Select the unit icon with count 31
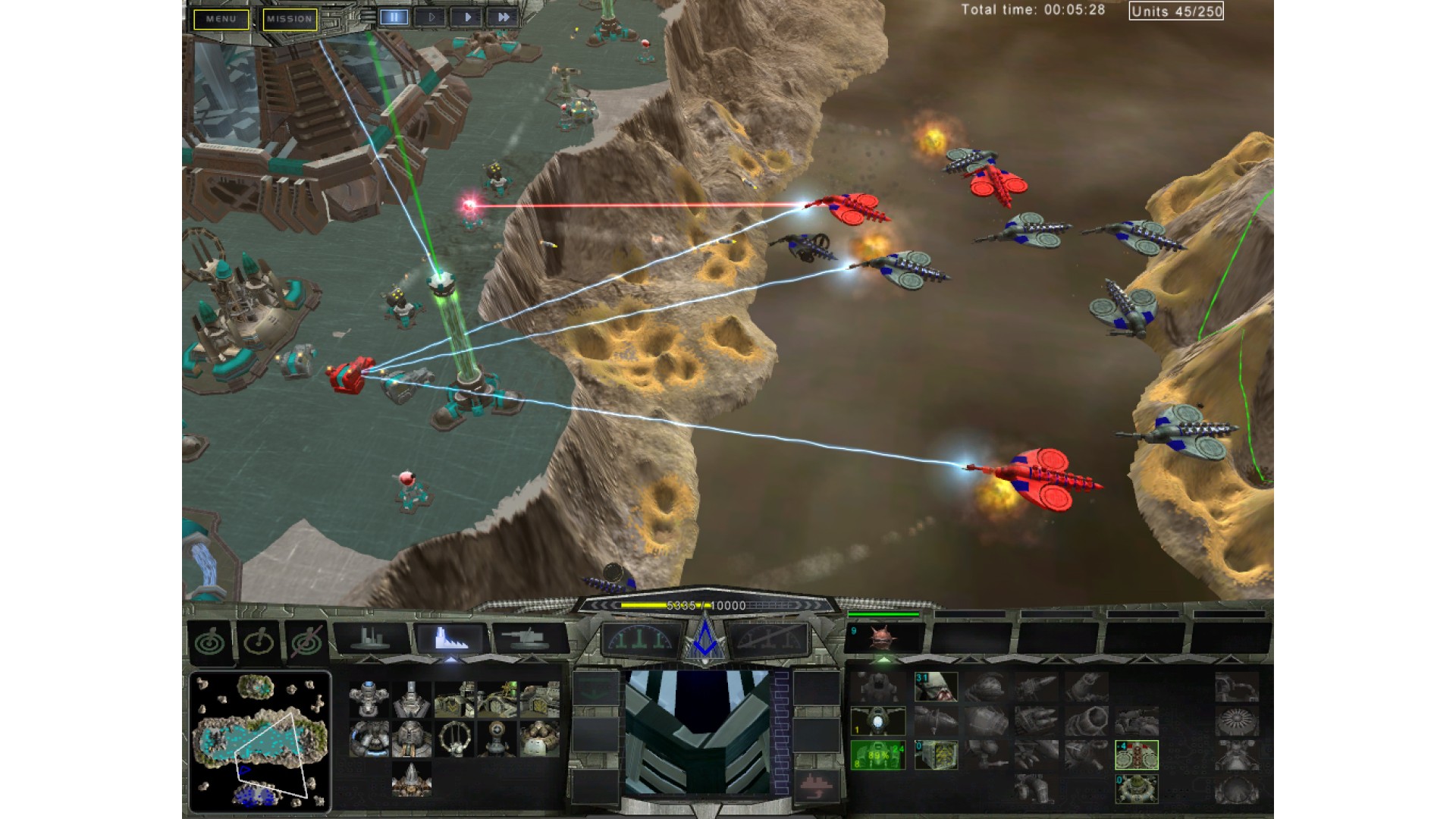Screen dimensions: 1456x819 click(936, 687)
